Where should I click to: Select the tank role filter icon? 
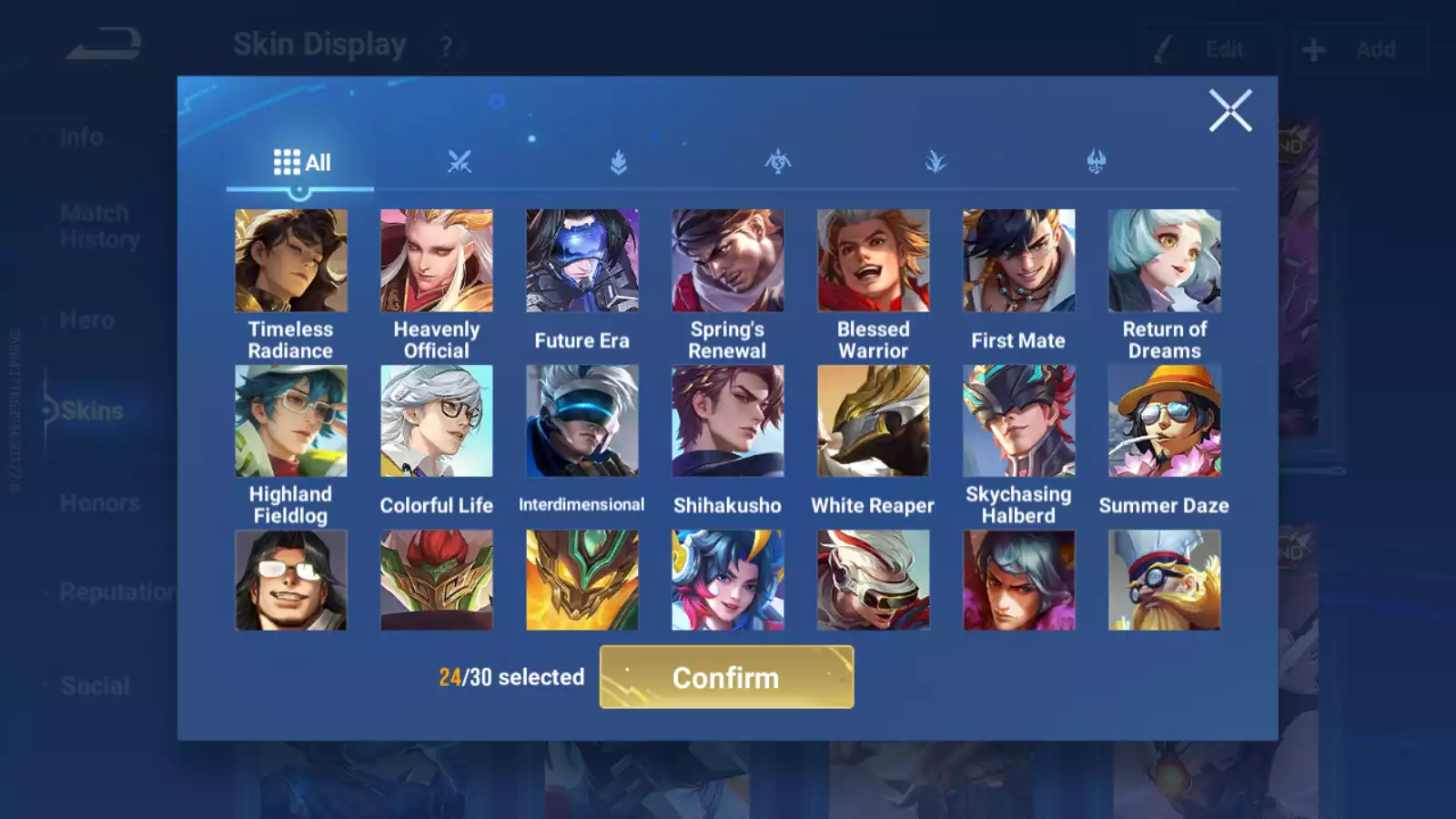point(621,162)
